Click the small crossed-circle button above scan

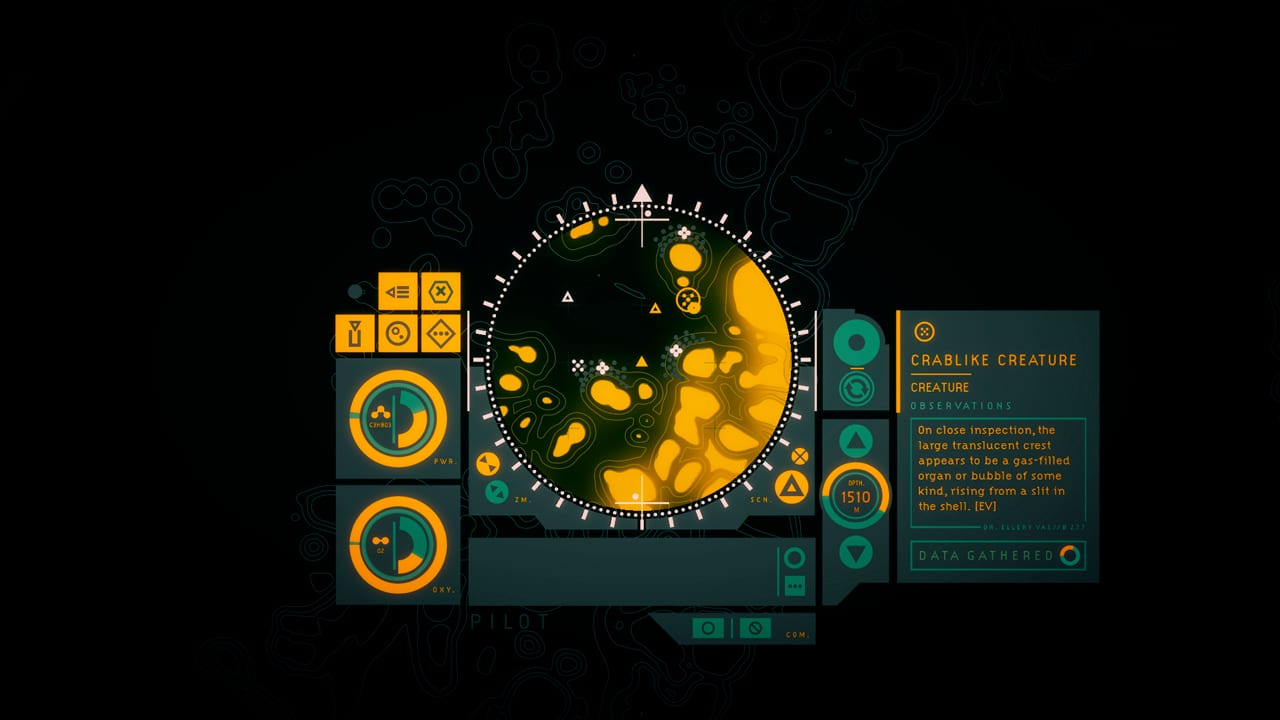[x=799, y=456]
